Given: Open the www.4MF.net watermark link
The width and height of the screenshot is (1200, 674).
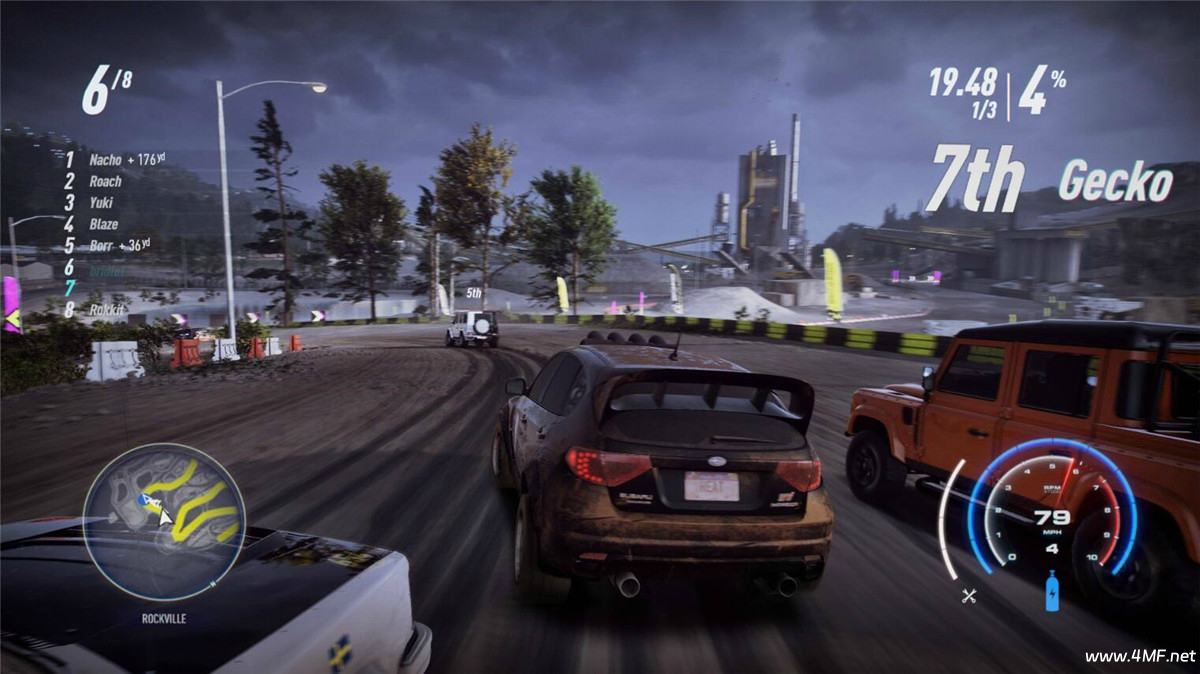Looking at the screenshot, I should 1140,656.
